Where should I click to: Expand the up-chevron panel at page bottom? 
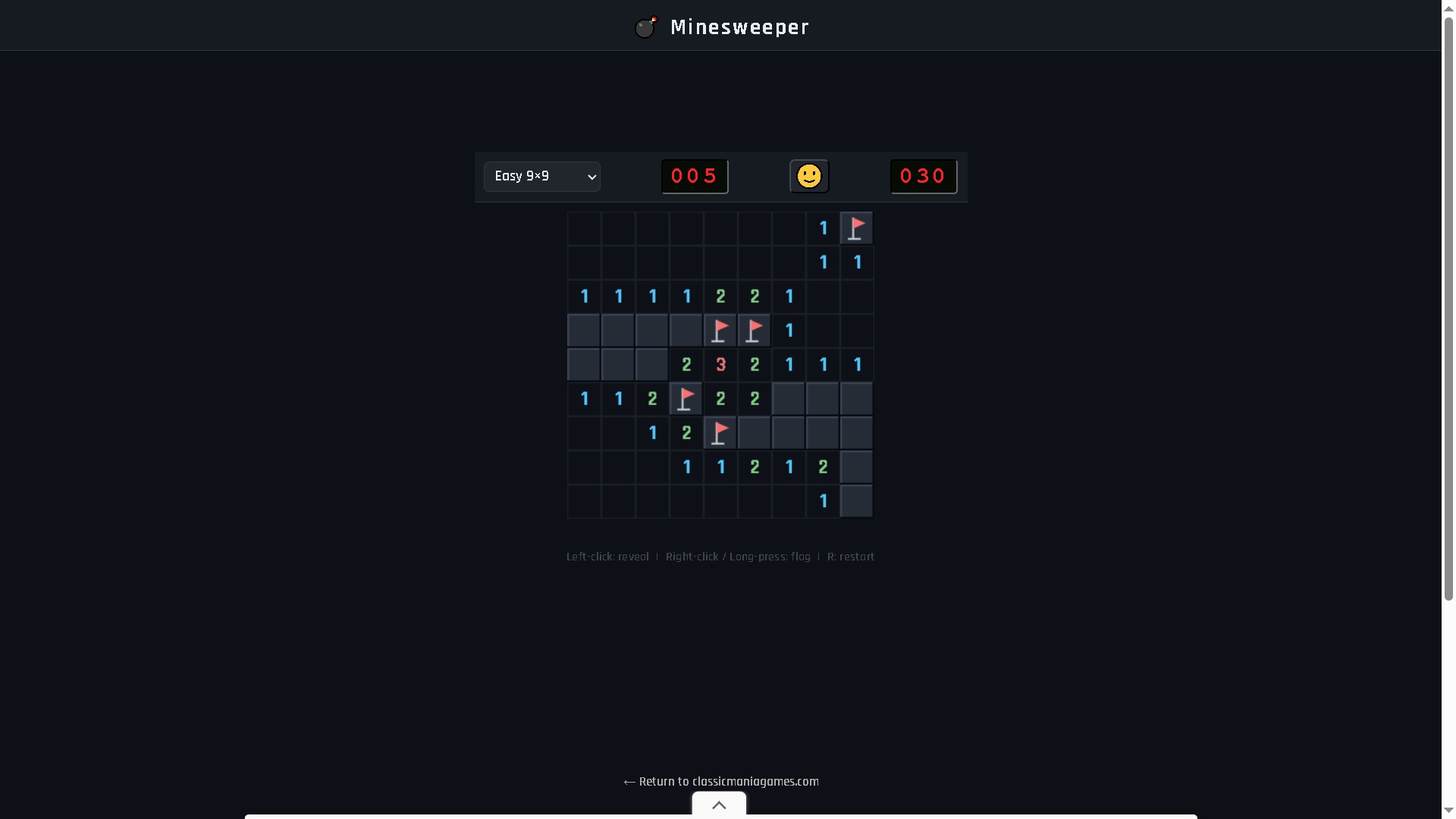(x=719, y=805)
